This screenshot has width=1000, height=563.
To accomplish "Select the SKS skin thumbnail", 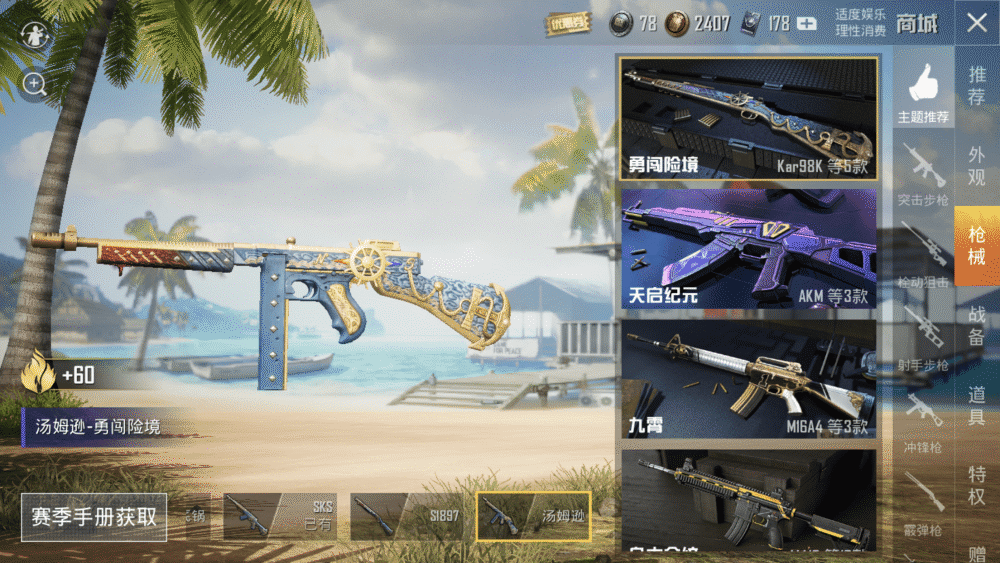I will point(280,517).
